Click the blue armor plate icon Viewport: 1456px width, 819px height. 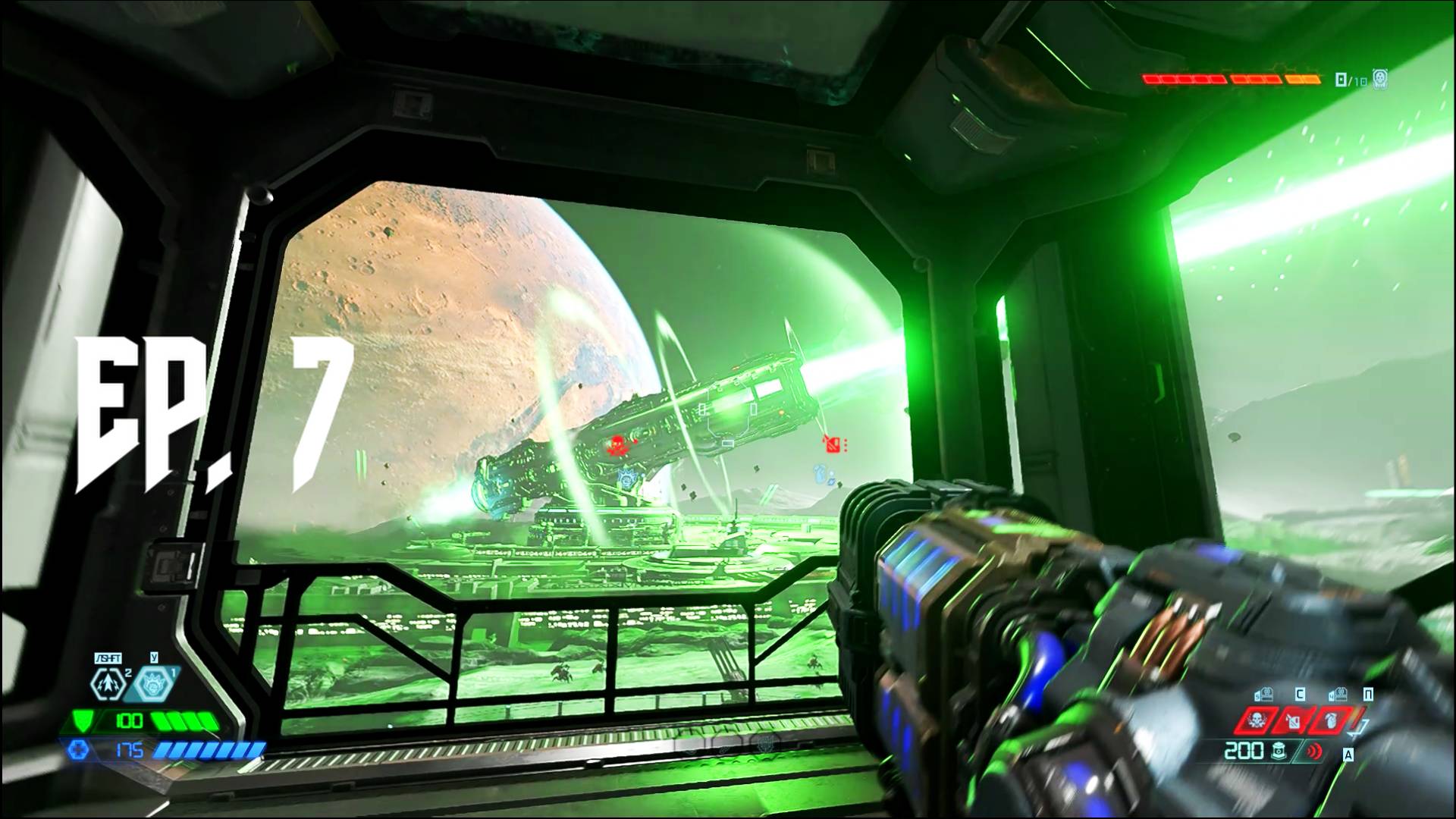(79, 750)
